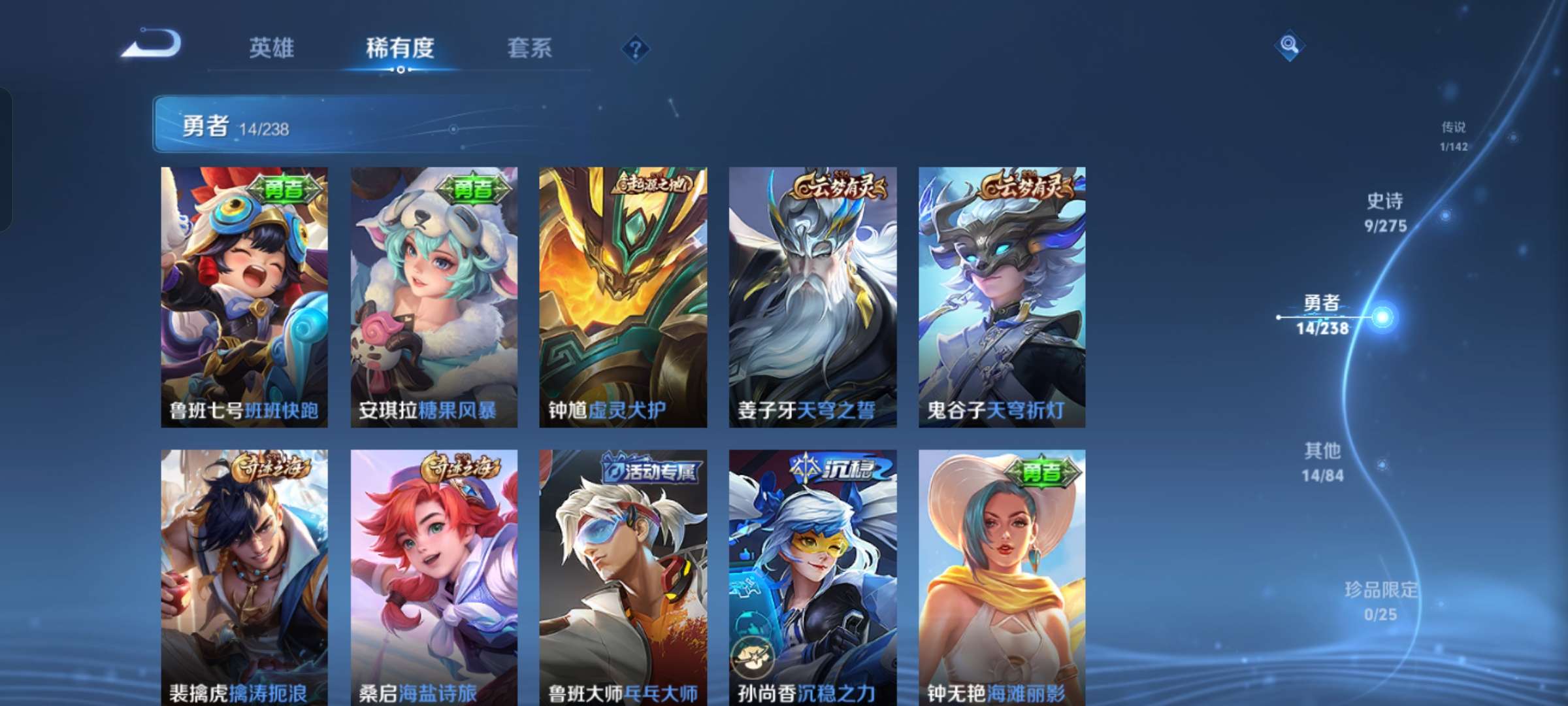Switch to the 英雄 tab
The image size is (1568, 706).
tap(272, 48)
